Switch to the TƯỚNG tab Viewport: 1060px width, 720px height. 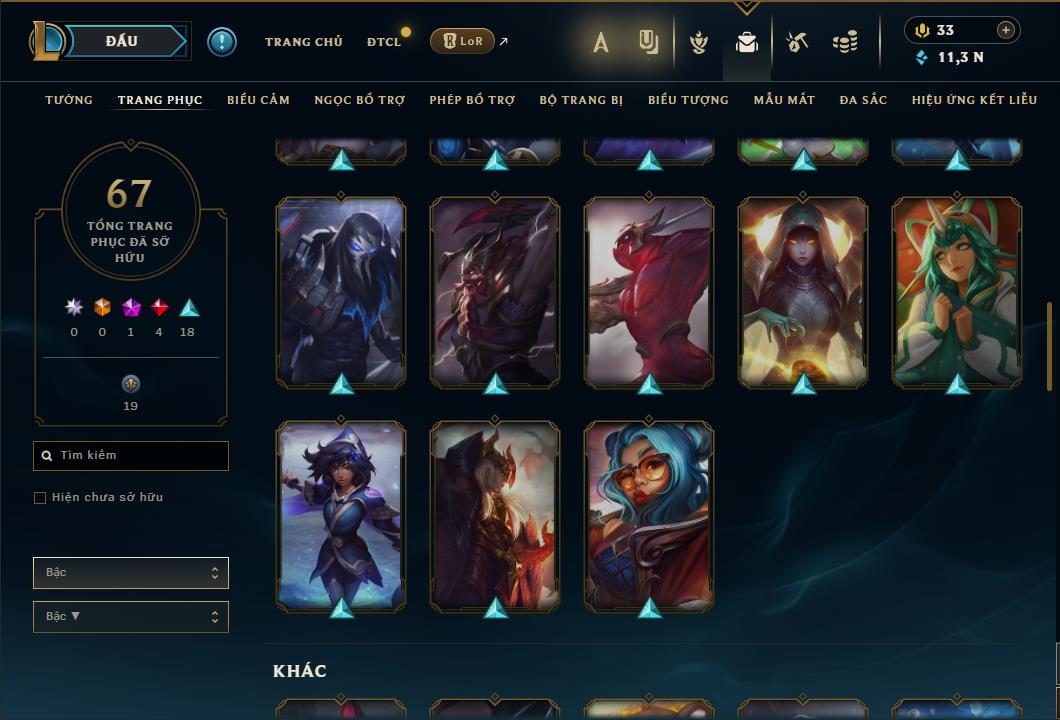69,100
